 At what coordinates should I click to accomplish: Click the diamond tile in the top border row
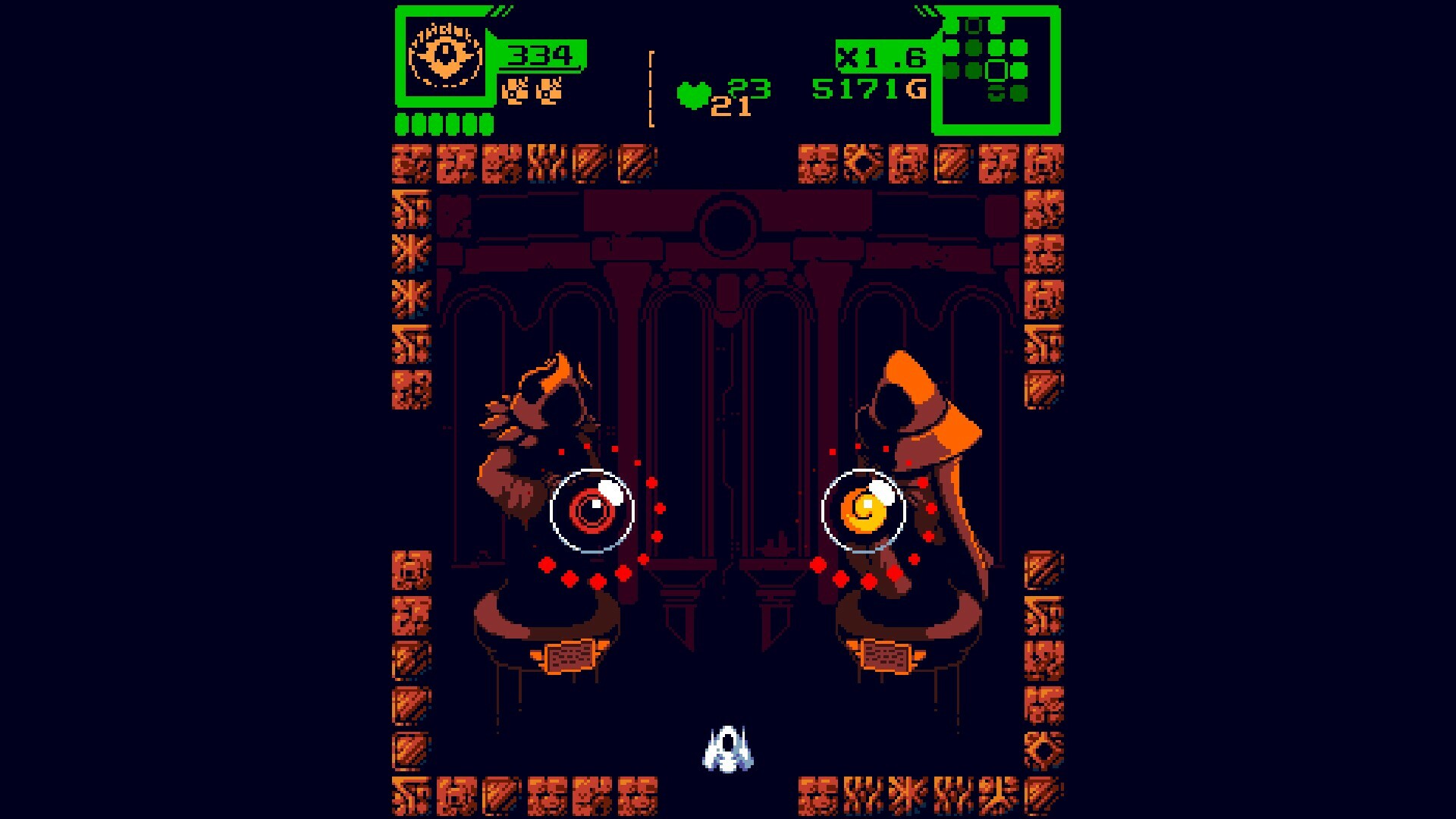click(x=864, y=163)
